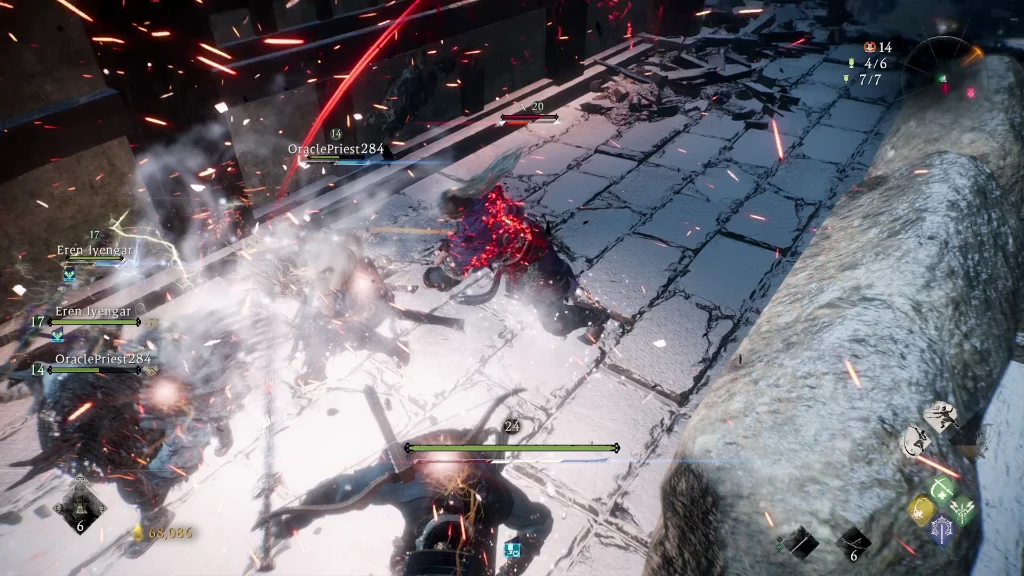Use the yellow diamond skill icon
The height and width of the screenshot is (576, 1024).
921,509
